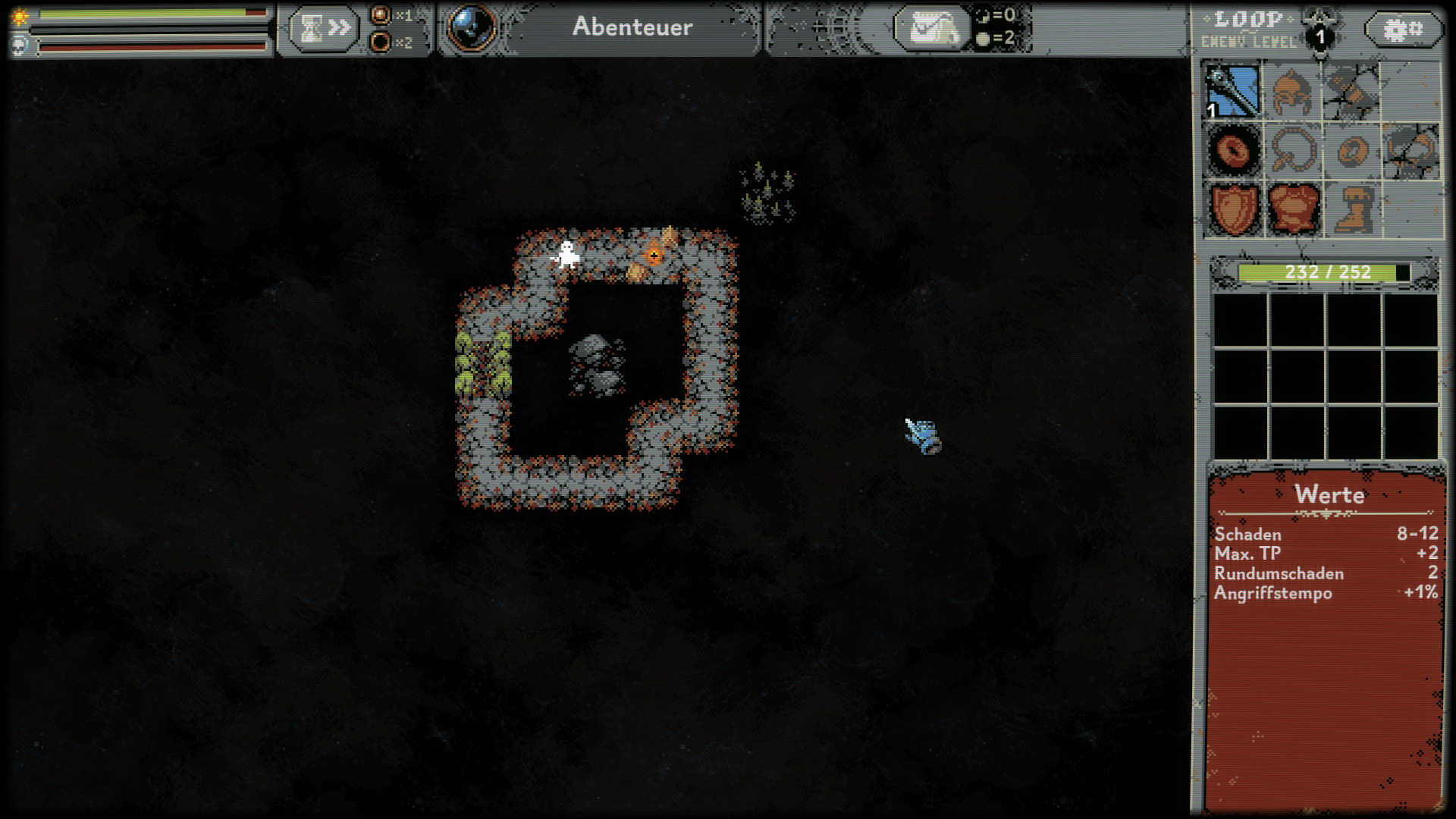This screenshot has width=1456, height=819.
Task: Select the equipped chest armor slot
Action: click(1293, 209)
